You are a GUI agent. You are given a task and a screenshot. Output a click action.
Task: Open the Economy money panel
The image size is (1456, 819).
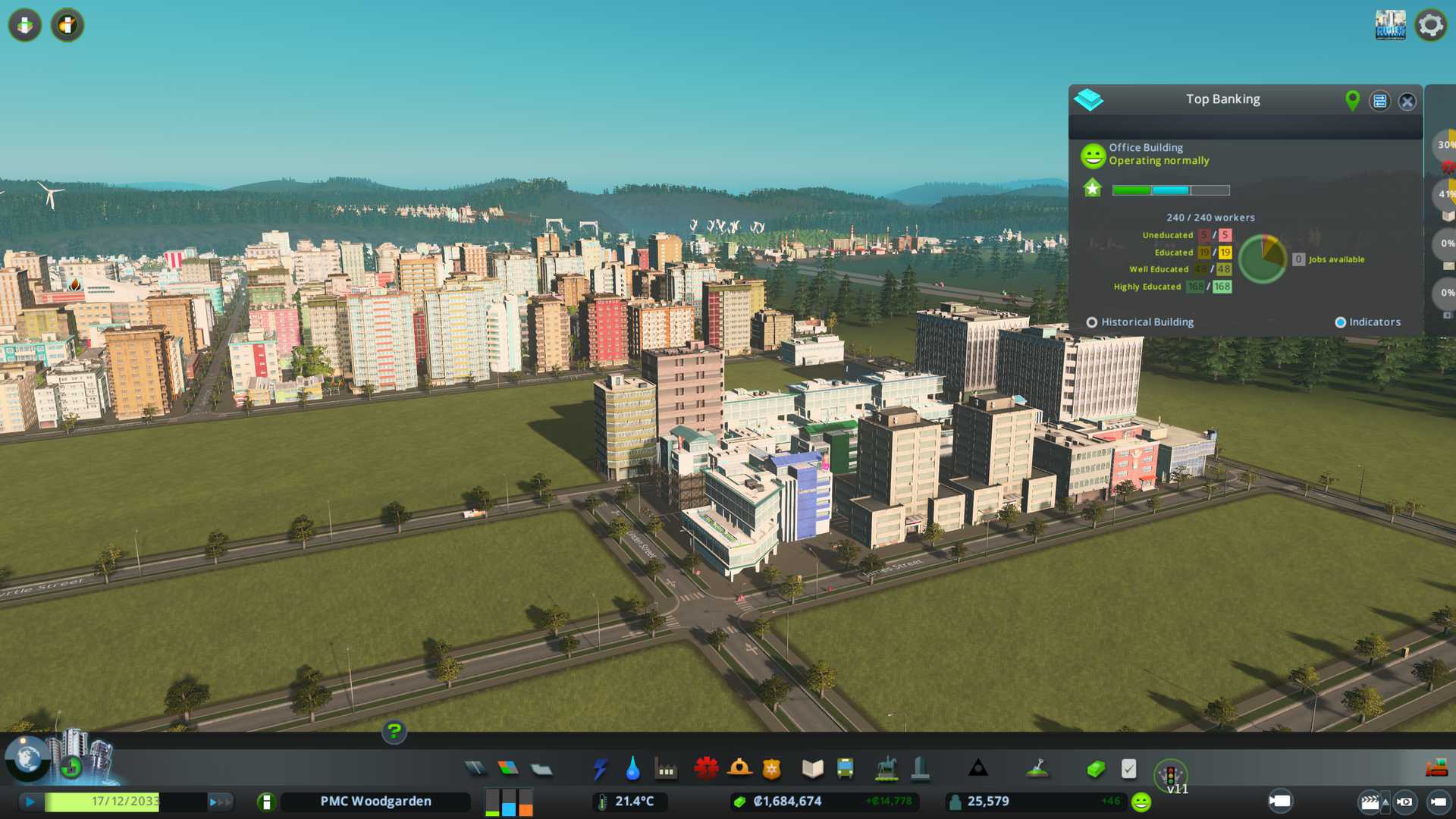tap(1096, 769)
